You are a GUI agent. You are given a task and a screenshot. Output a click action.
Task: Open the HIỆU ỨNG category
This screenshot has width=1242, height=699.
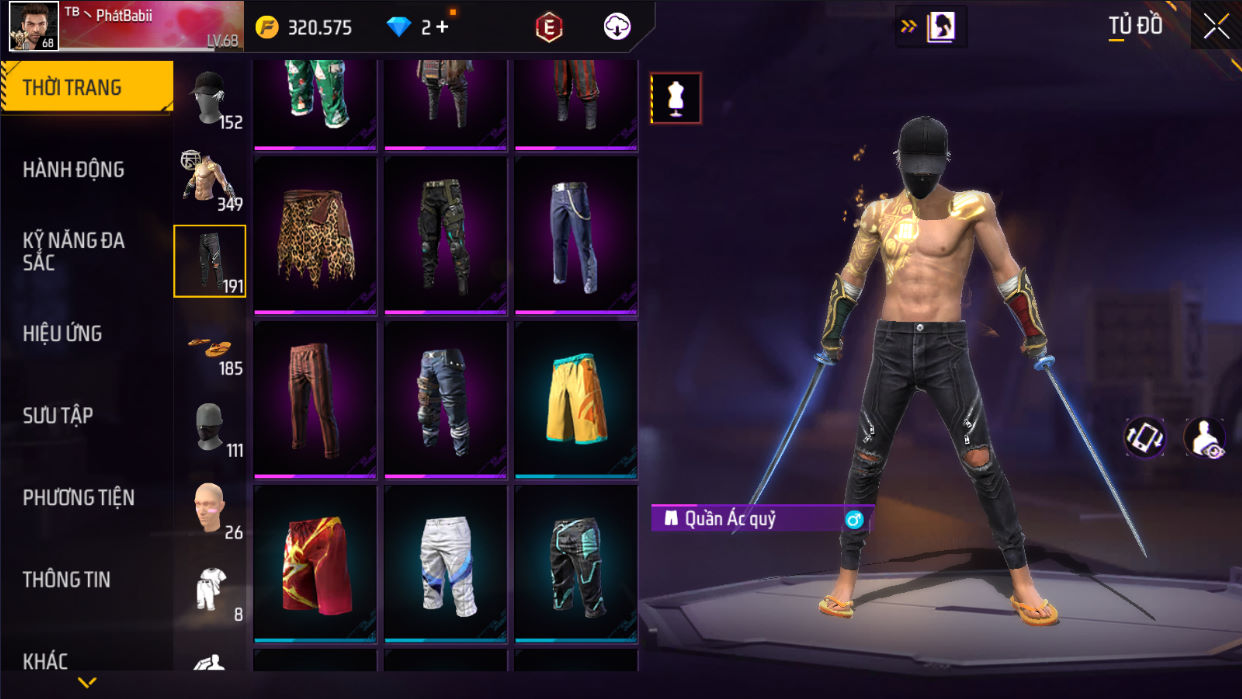(62, 334)
